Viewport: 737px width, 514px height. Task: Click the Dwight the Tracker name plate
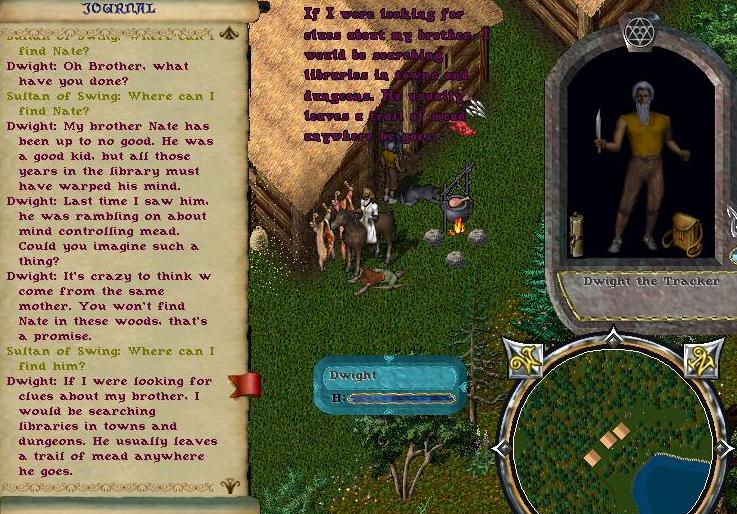[651, 282]
